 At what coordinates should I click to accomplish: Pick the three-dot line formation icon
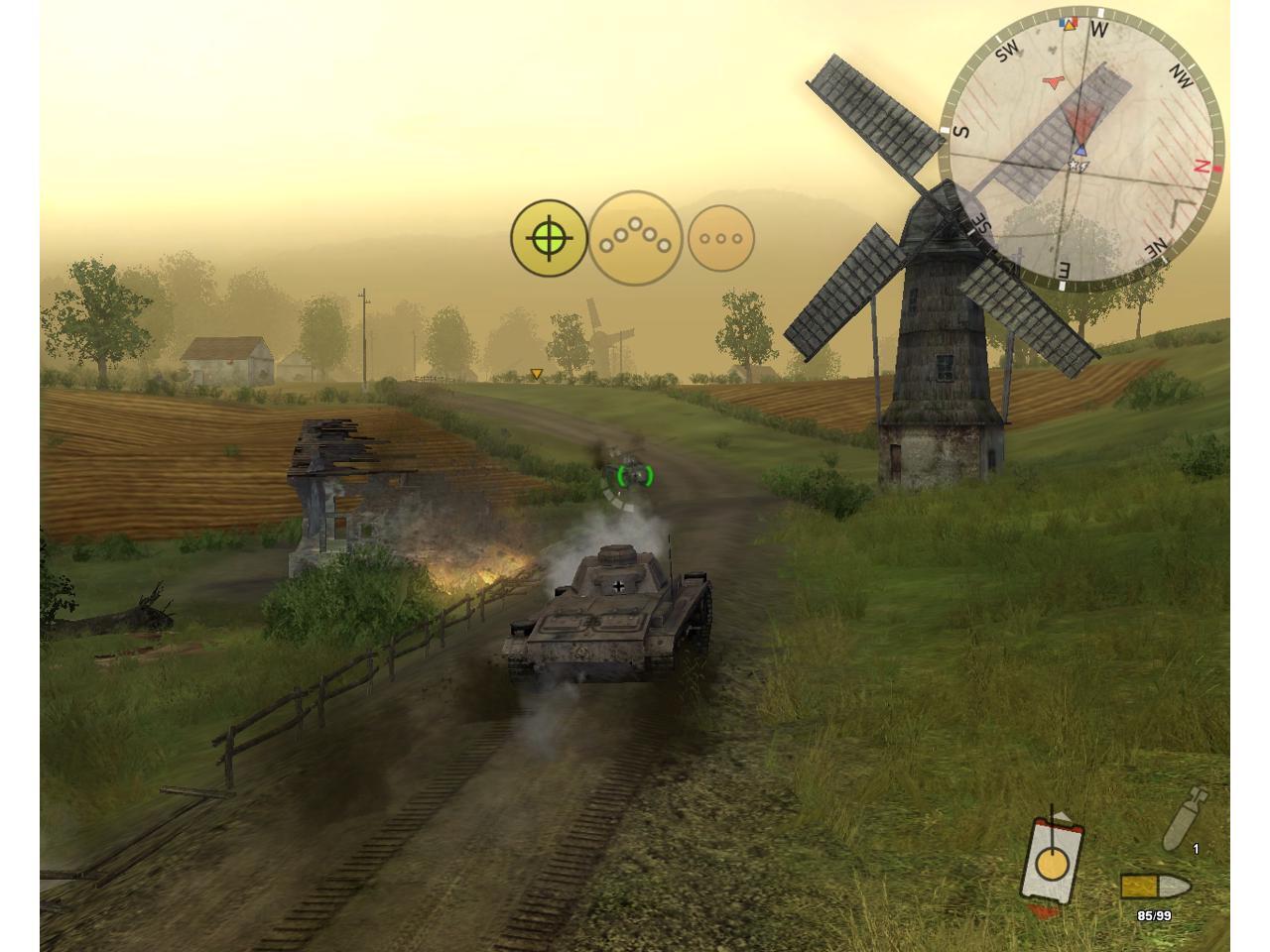point(721,238)
